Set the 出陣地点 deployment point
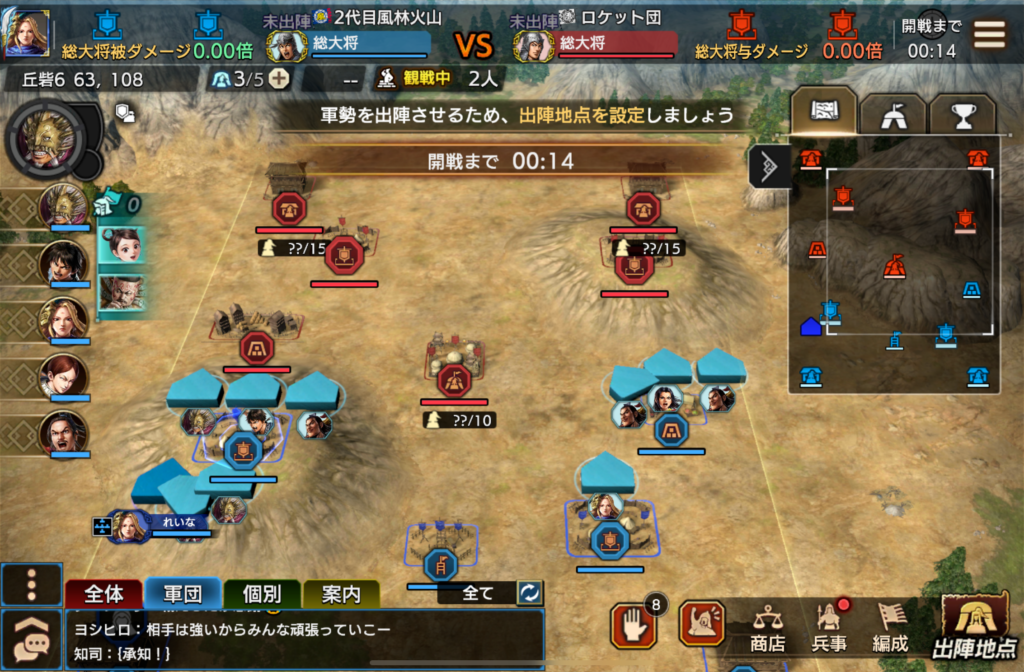This screenshot has width=1024, height=672. 977,623
